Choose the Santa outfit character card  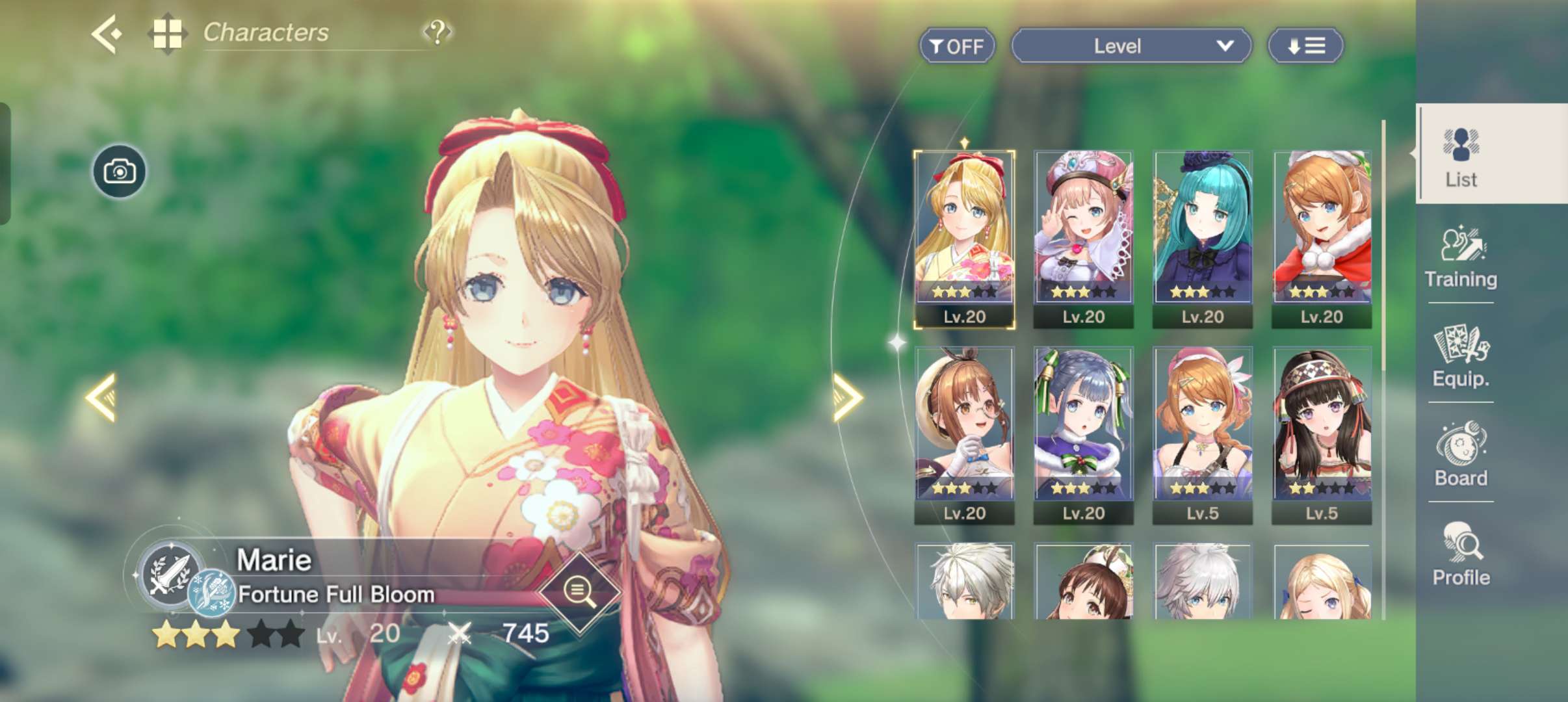tap(1322, 239)
